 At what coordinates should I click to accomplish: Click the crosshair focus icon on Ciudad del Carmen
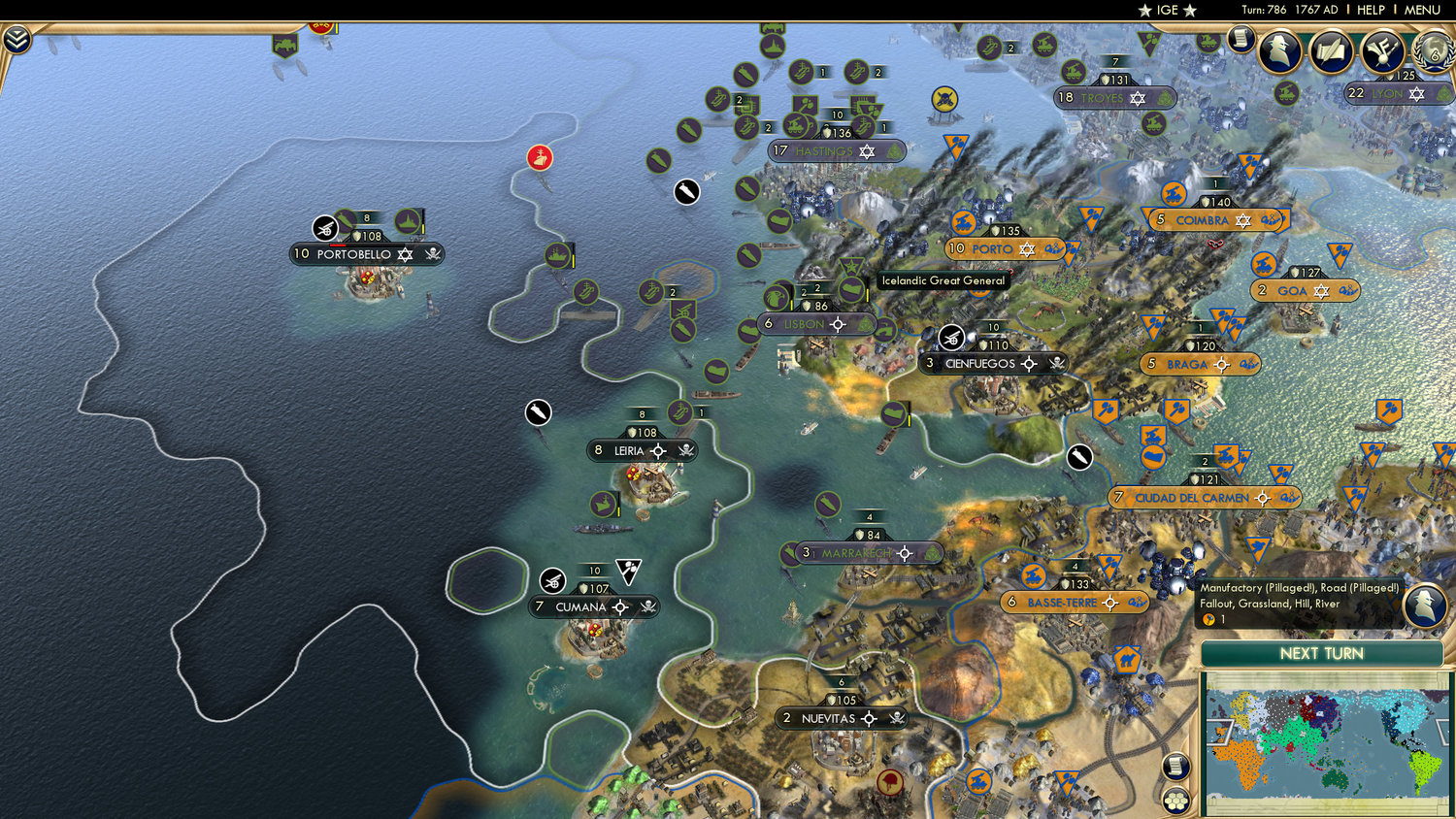1262,497
